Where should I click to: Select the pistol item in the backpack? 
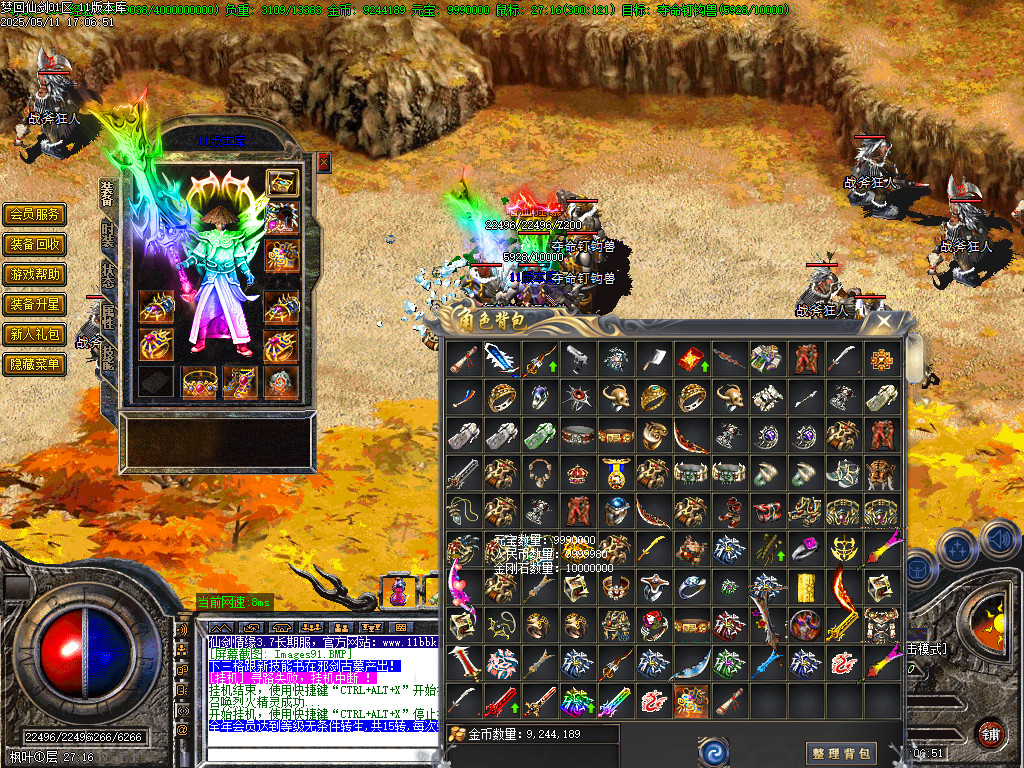click(577, 359)
